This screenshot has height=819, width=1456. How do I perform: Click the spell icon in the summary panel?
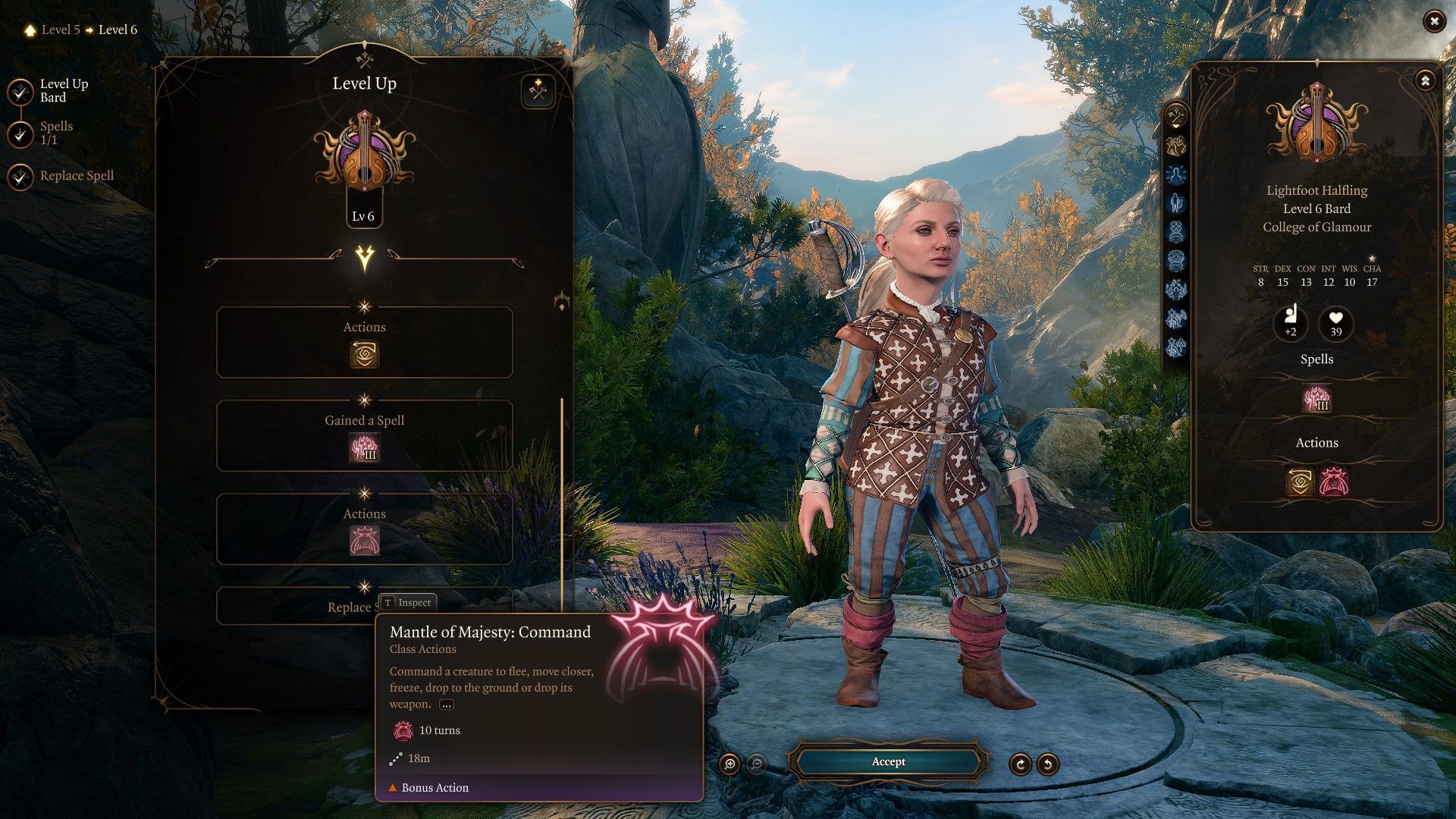pyautogui.click(x=1316, y=398)
